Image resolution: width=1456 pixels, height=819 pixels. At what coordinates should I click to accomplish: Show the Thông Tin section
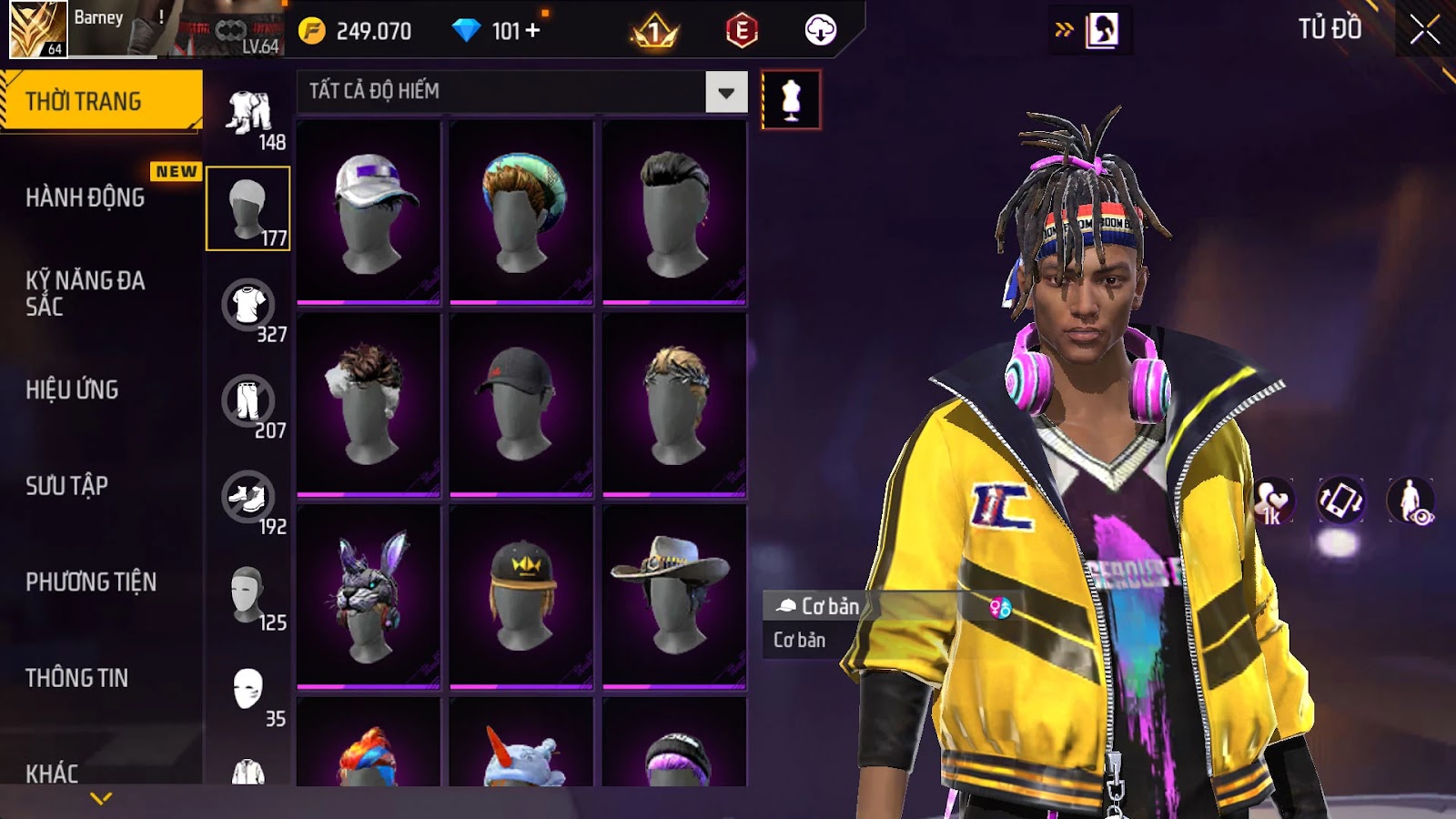pyautogui.click(x=76, y=678)
